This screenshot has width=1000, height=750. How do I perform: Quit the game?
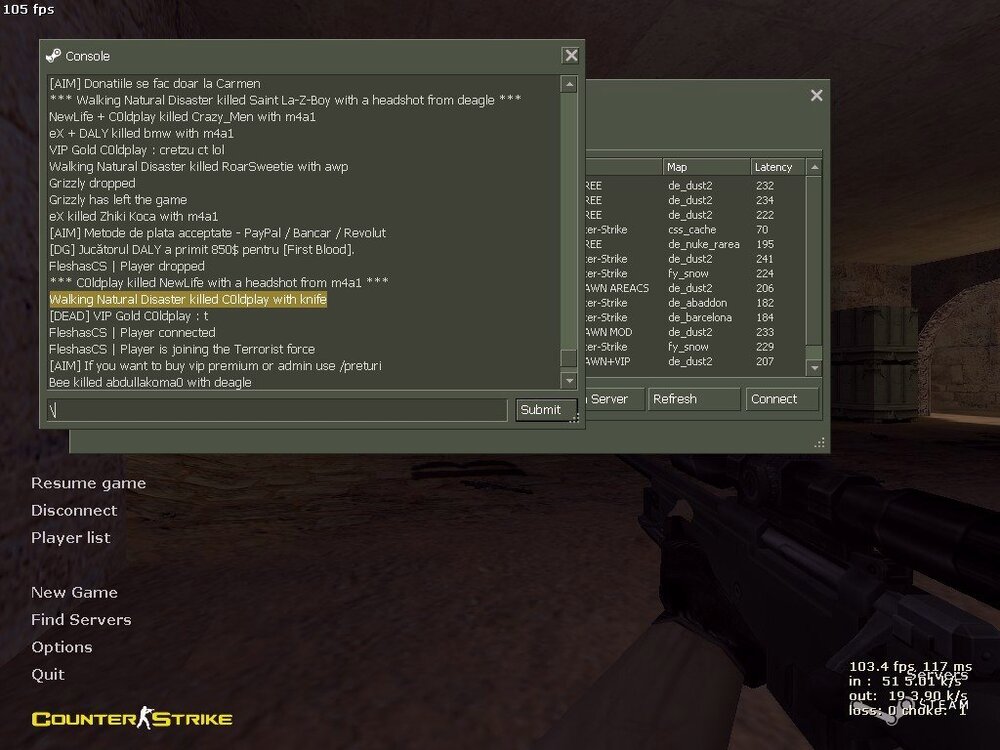tap(48, 675)
